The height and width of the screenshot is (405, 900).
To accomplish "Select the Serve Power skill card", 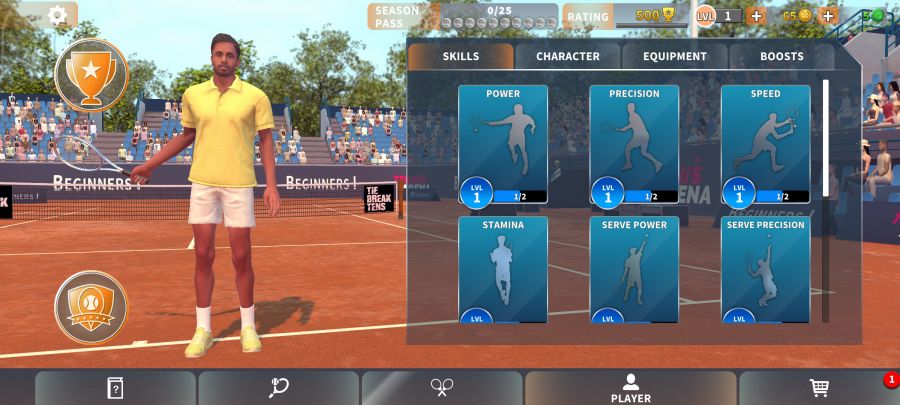I will click(x=634, y=269).
